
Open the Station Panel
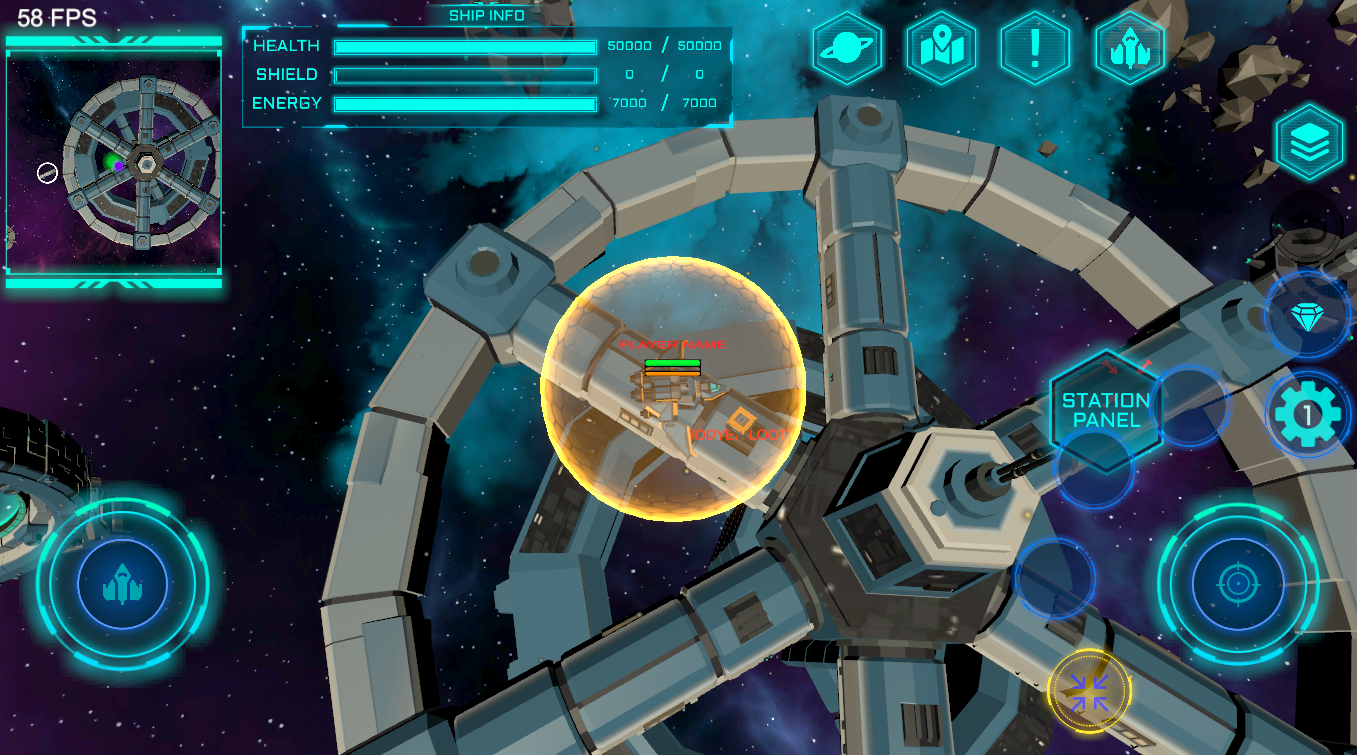pyautogui.click(x=1105, y=410)
